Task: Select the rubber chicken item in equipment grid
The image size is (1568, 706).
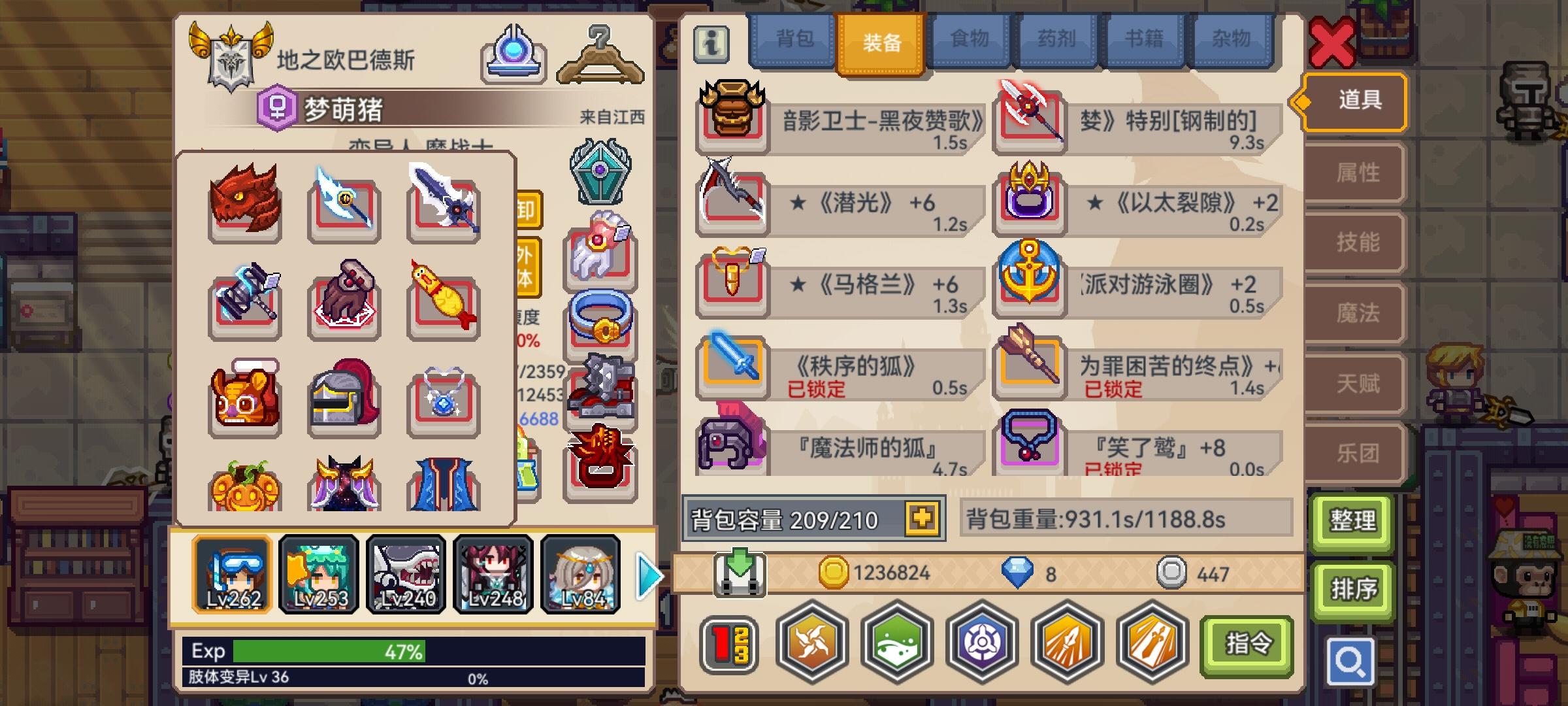Action: tap(444, 302)
